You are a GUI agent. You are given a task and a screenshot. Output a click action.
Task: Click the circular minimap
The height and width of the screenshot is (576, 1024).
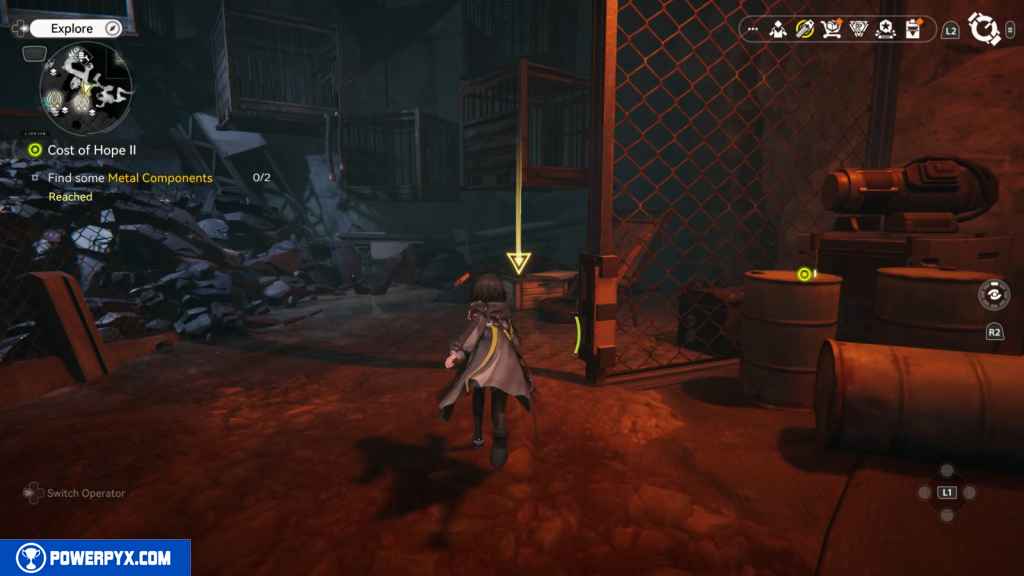click(x=86, y=89)
